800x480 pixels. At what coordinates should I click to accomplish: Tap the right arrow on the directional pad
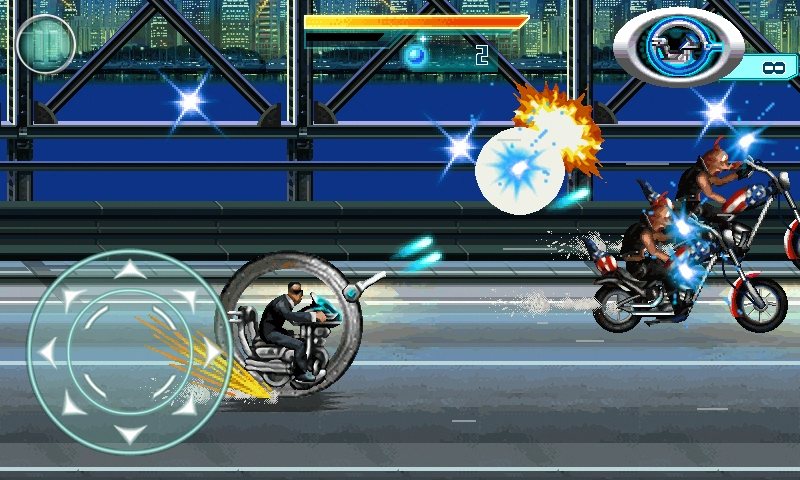click(x=211, y=352)
